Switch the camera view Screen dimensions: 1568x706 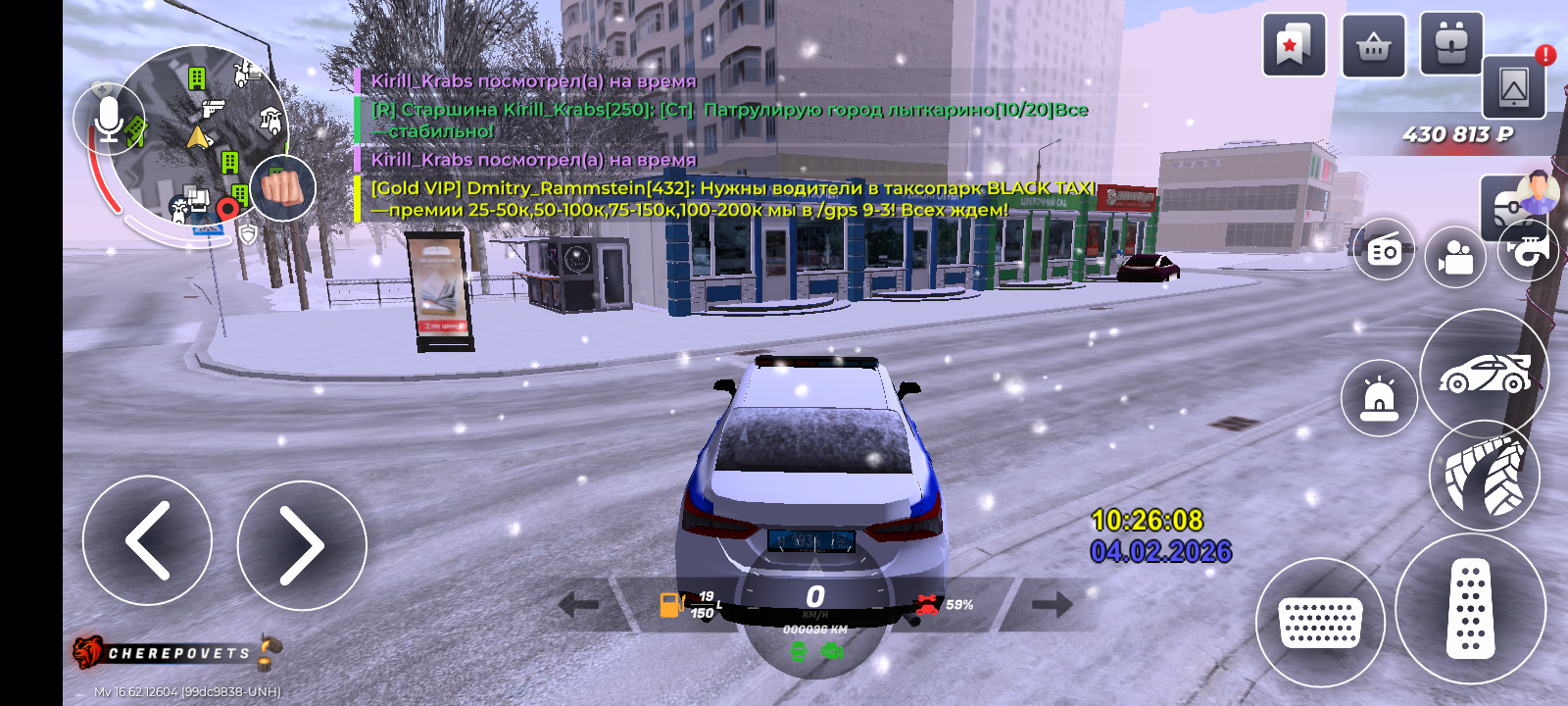click(x=1455, y=258)
